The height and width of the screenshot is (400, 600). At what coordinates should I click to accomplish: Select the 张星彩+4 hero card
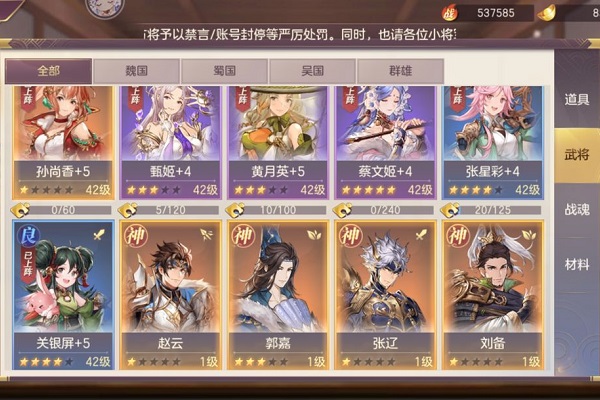(494, 140)
